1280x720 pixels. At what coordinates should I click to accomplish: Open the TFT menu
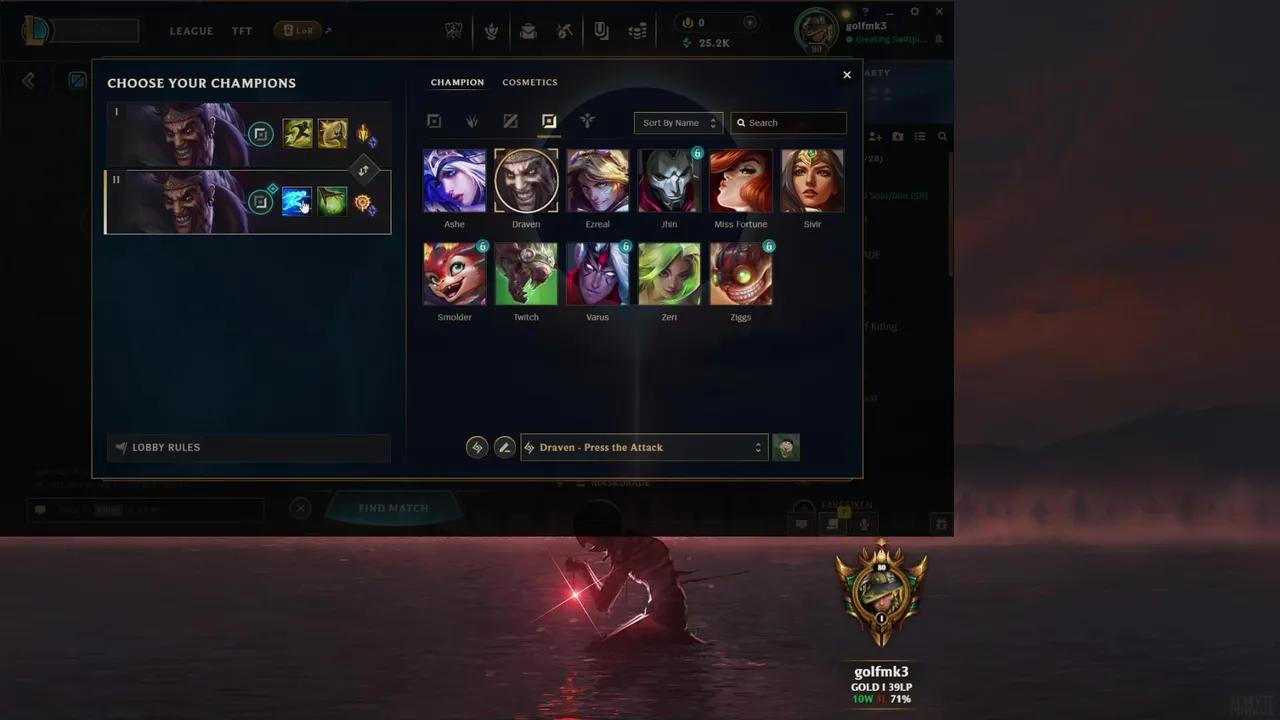click(x=241, y=30)
